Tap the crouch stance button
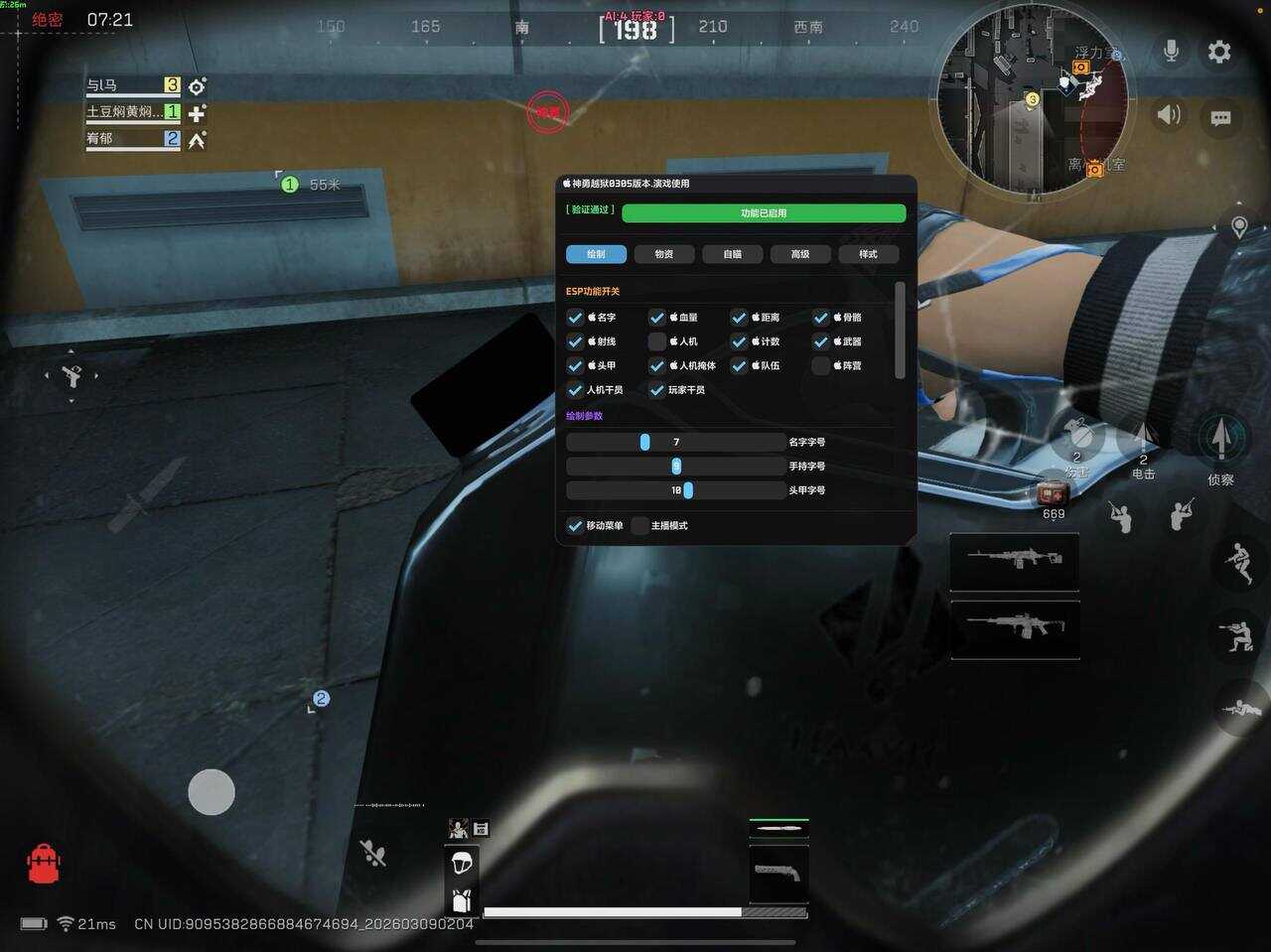The width and height of the screenshot is (1271, 952). click(x=1237, y=636)
